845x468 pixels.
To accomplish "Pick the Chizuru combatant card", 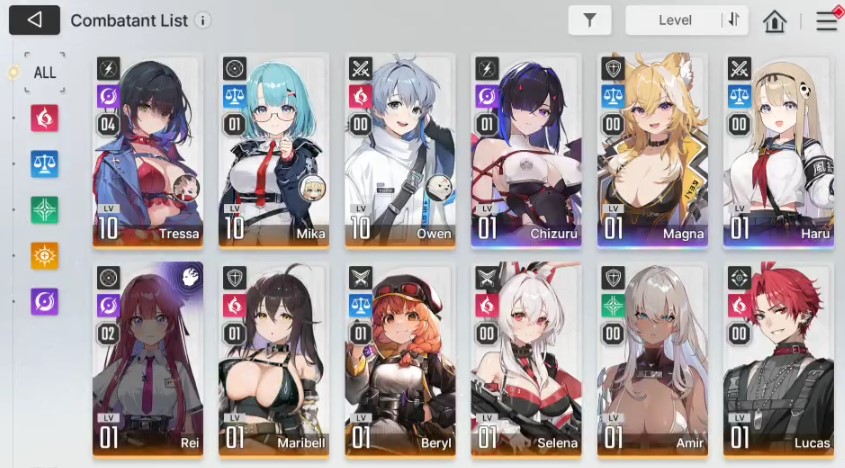I will pos(526,150).
